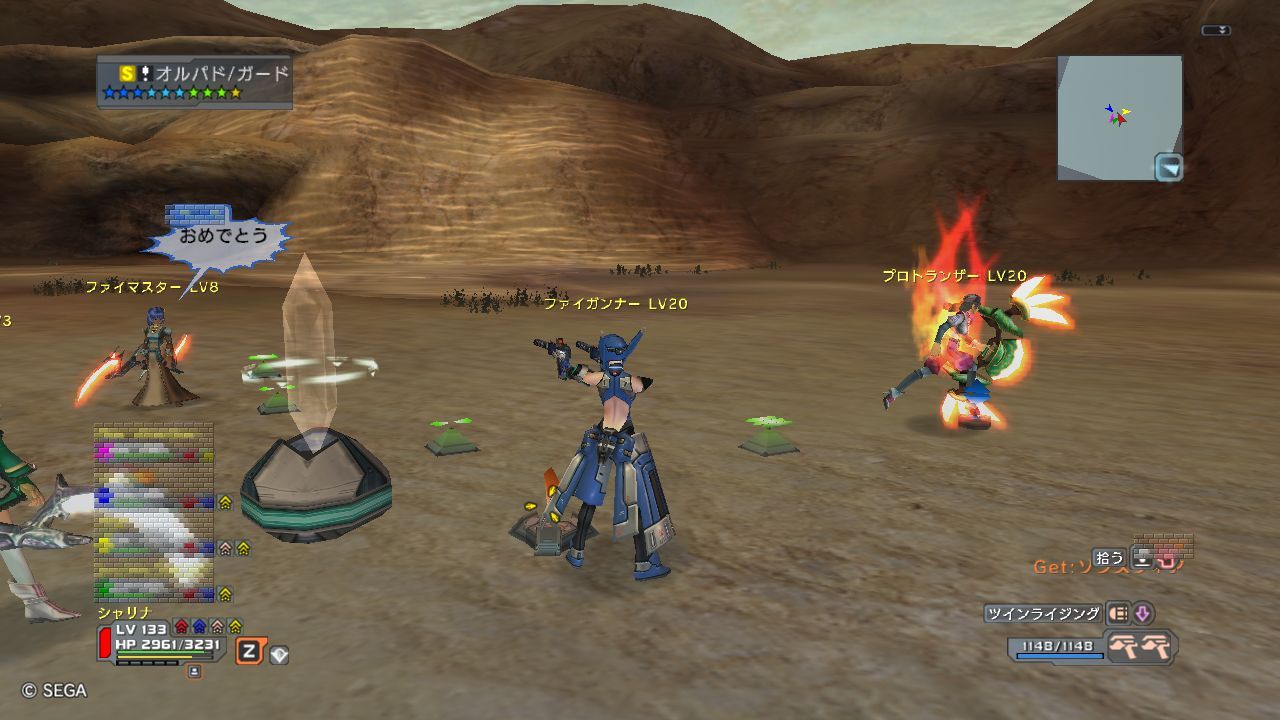Click the orange Z action icon
The height and width of the screenshot is (720, 1280).
(x=248, y=652)
